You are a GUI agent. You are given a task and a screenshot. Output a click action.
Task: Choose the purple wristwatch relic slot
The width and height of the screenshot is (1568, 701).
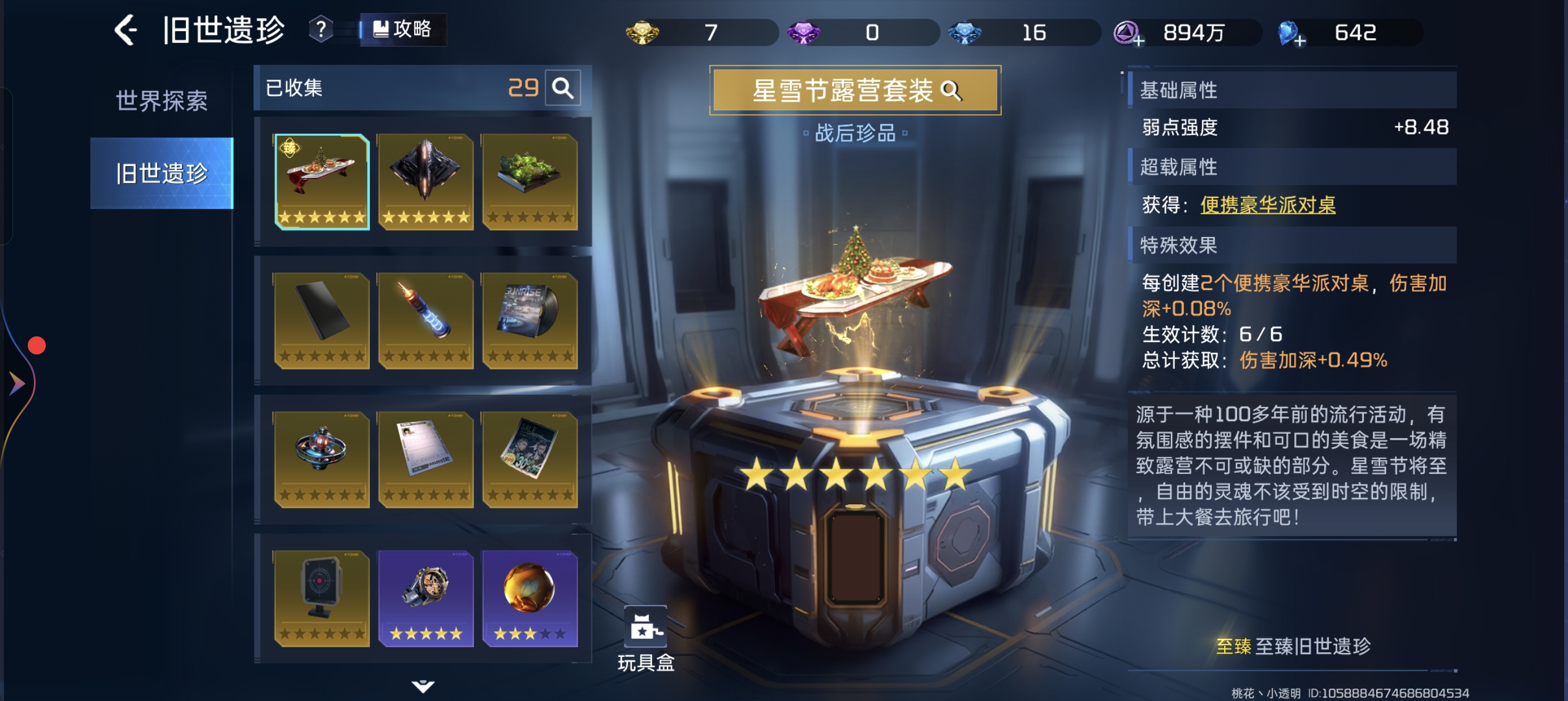(x=425, y=598)
